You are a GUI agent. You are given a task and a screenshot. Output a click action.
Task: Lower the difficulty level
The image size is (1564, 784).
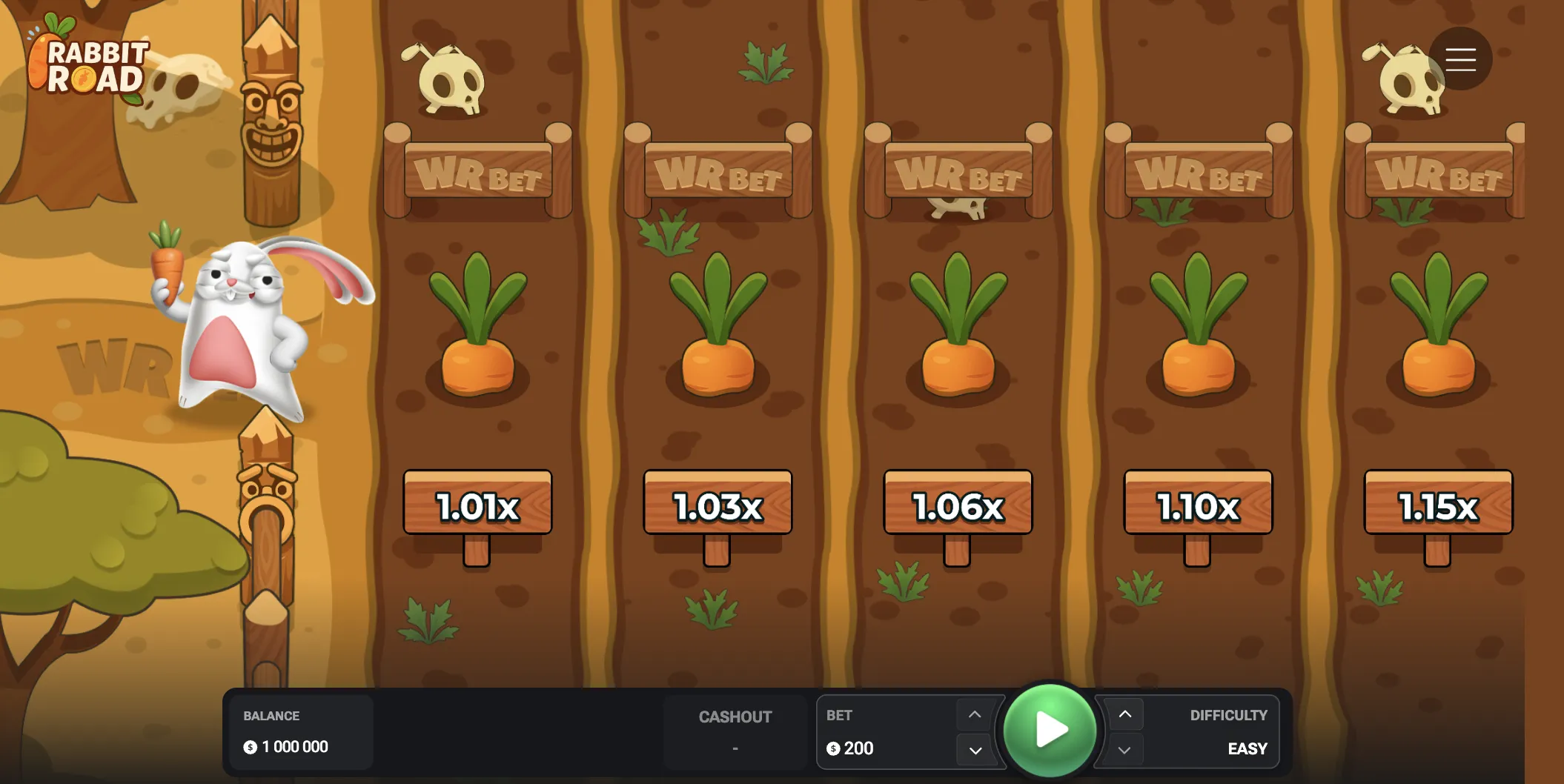(x=1124, y=750)
